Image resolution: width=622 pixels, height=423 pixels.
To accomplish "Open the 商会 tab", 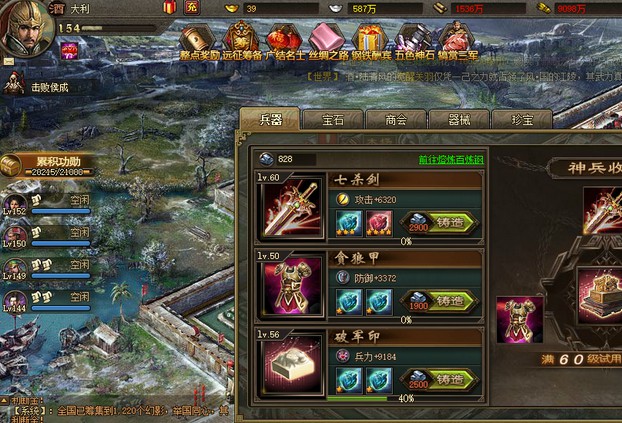I will click(x=395, y=119).
